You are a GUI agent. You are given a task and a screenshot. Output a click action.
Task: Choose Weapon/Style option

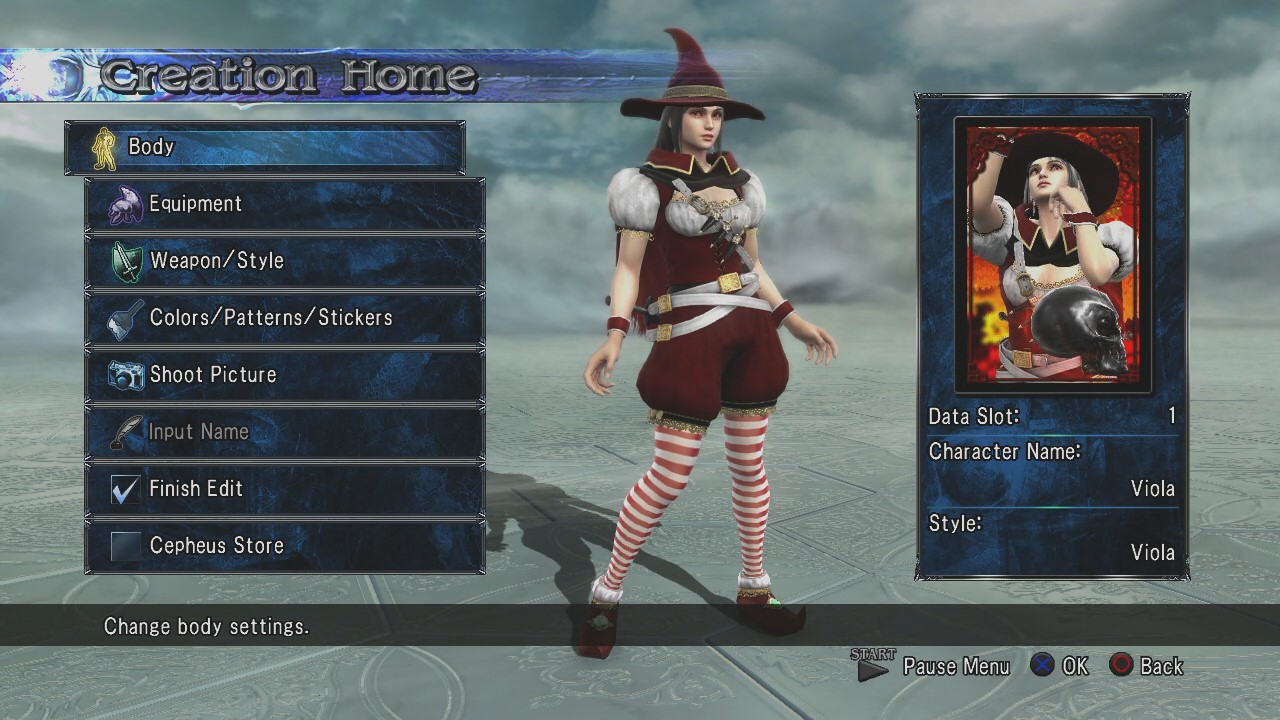point(285,261)
